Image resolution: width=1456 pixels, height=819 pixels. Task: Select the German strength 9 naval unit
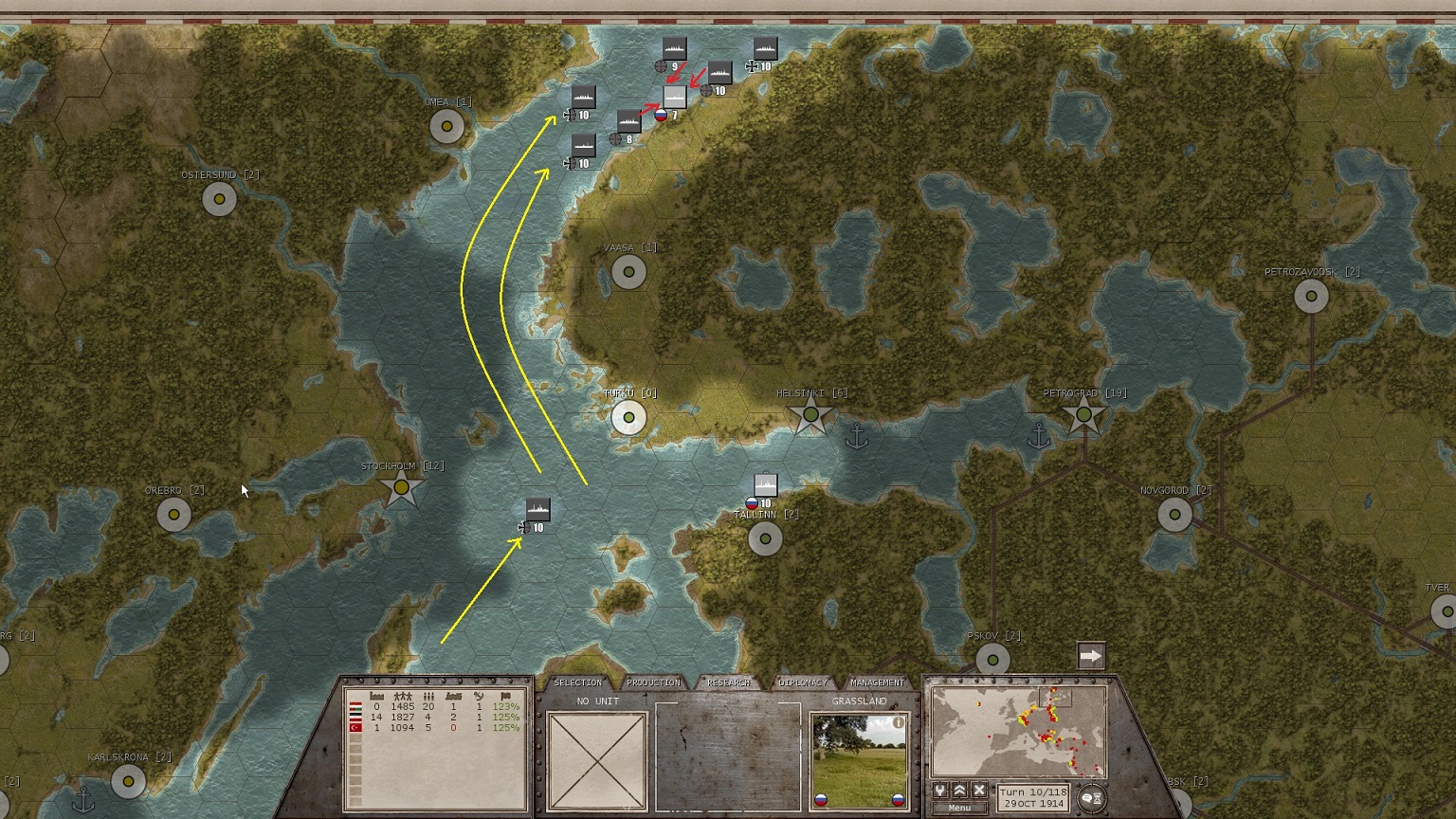click(674, 48)
